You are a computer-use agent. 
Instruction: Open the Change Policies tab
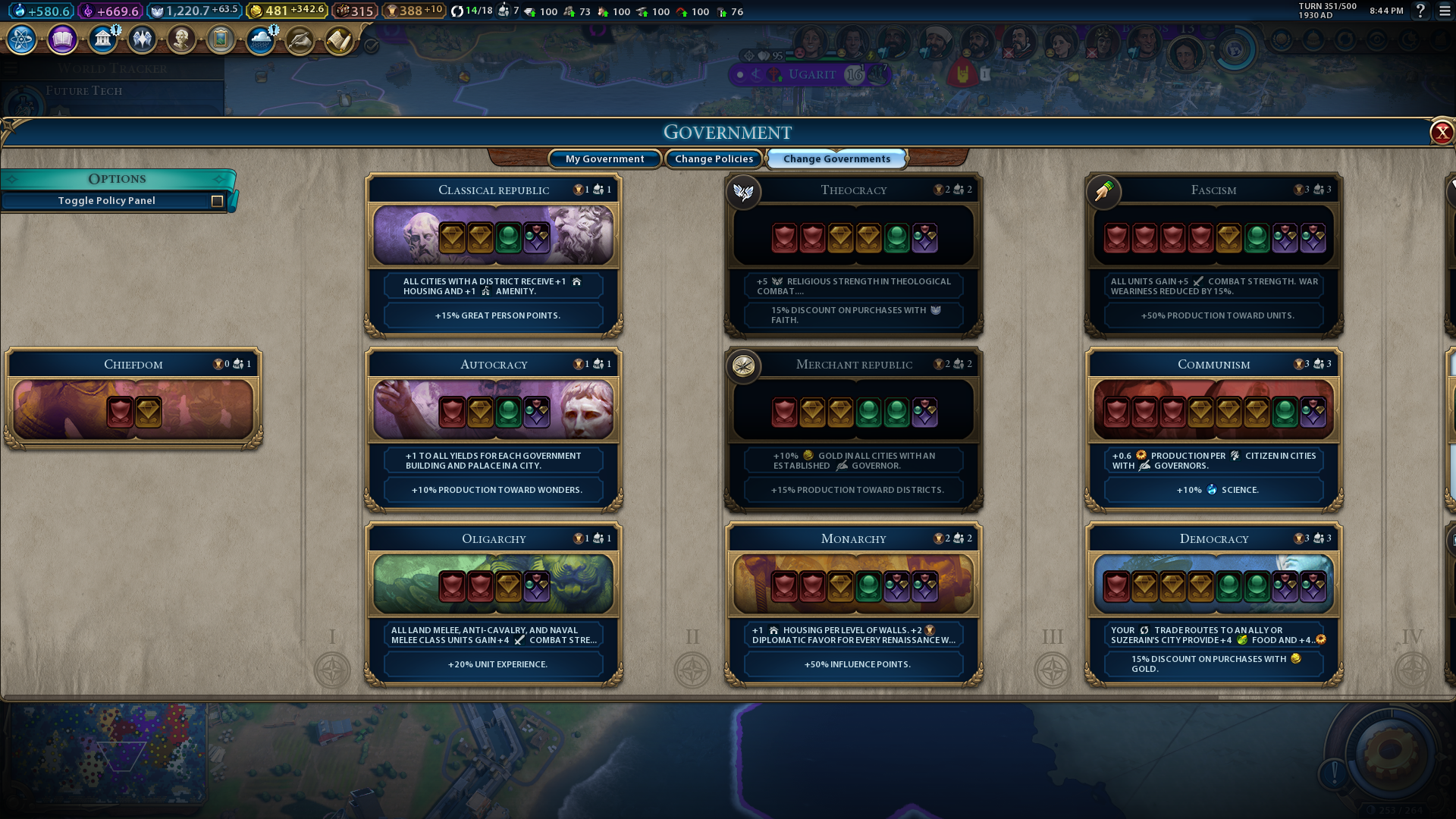click(714, 158)
